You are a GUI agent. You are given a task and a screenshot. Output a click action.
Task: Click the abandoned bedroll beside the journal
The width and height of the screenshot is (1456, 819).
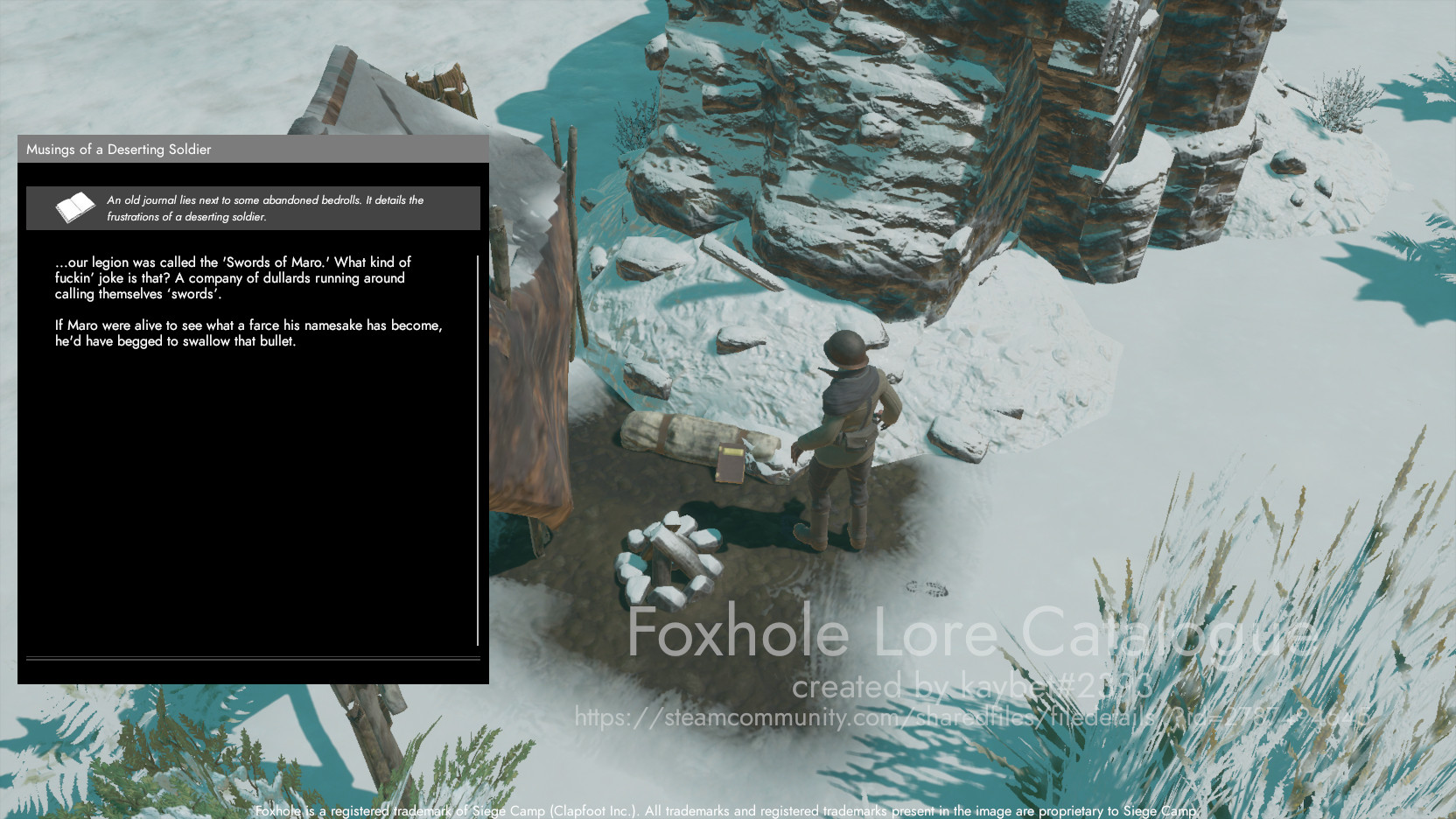[x=682, y=437]
